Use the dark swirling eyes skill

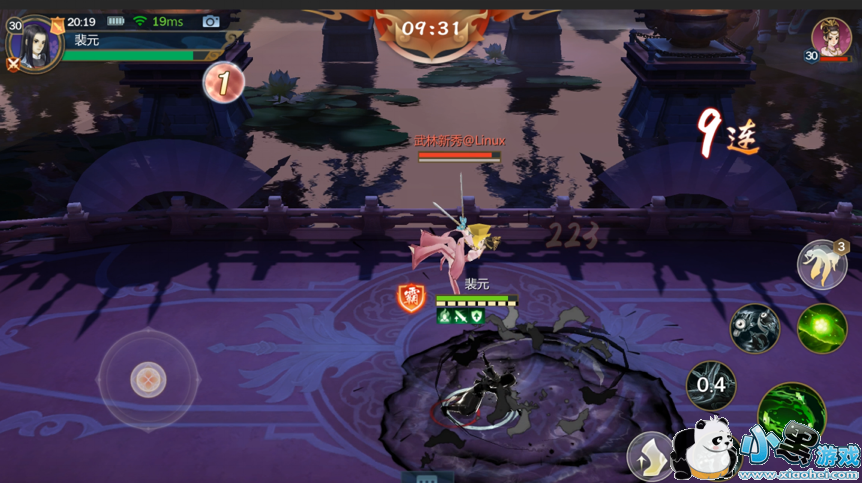[754, 328]
